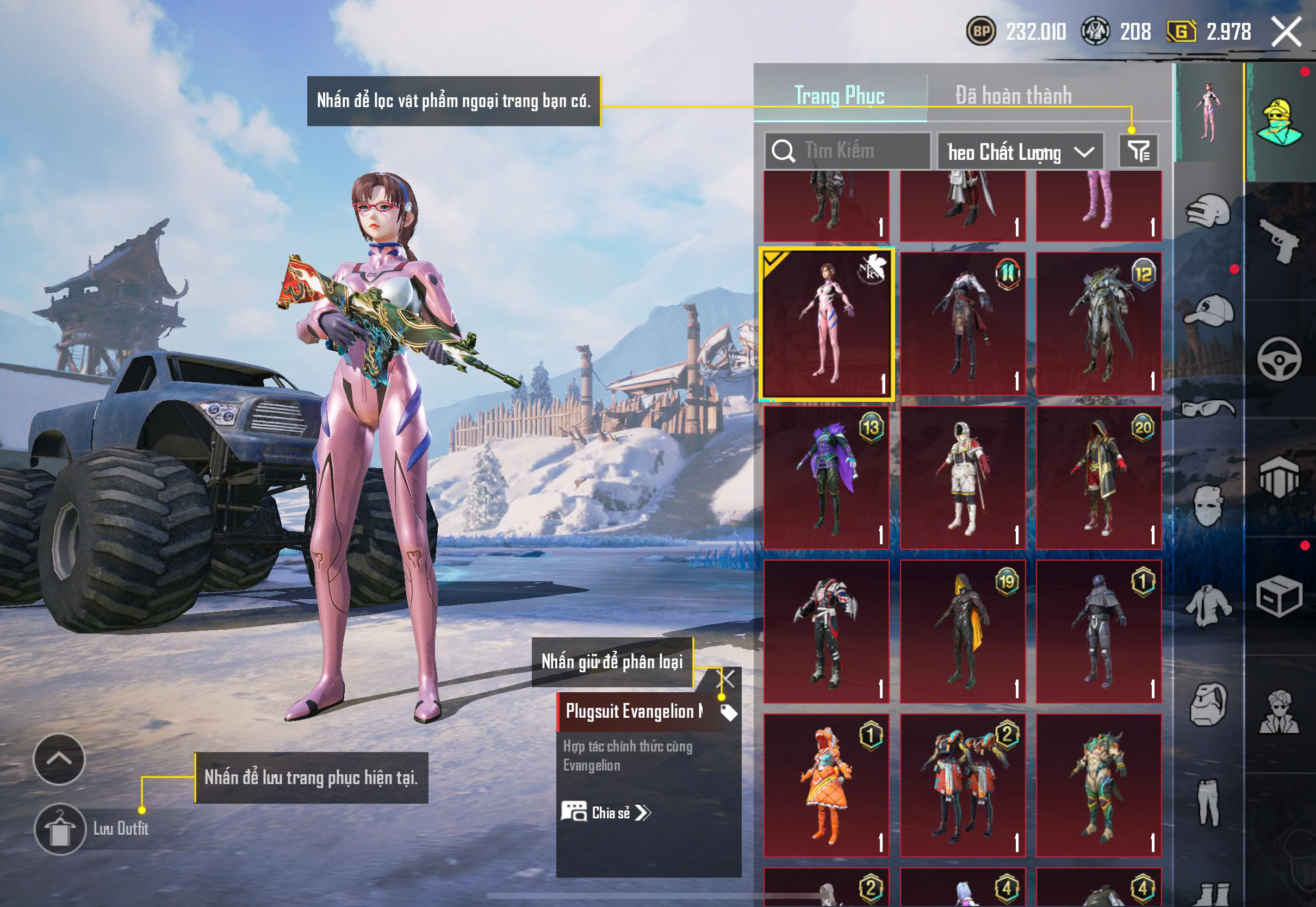1316x907 pixels.
Task: Select the hooded outfit with badge 20
Action: 1098,477
